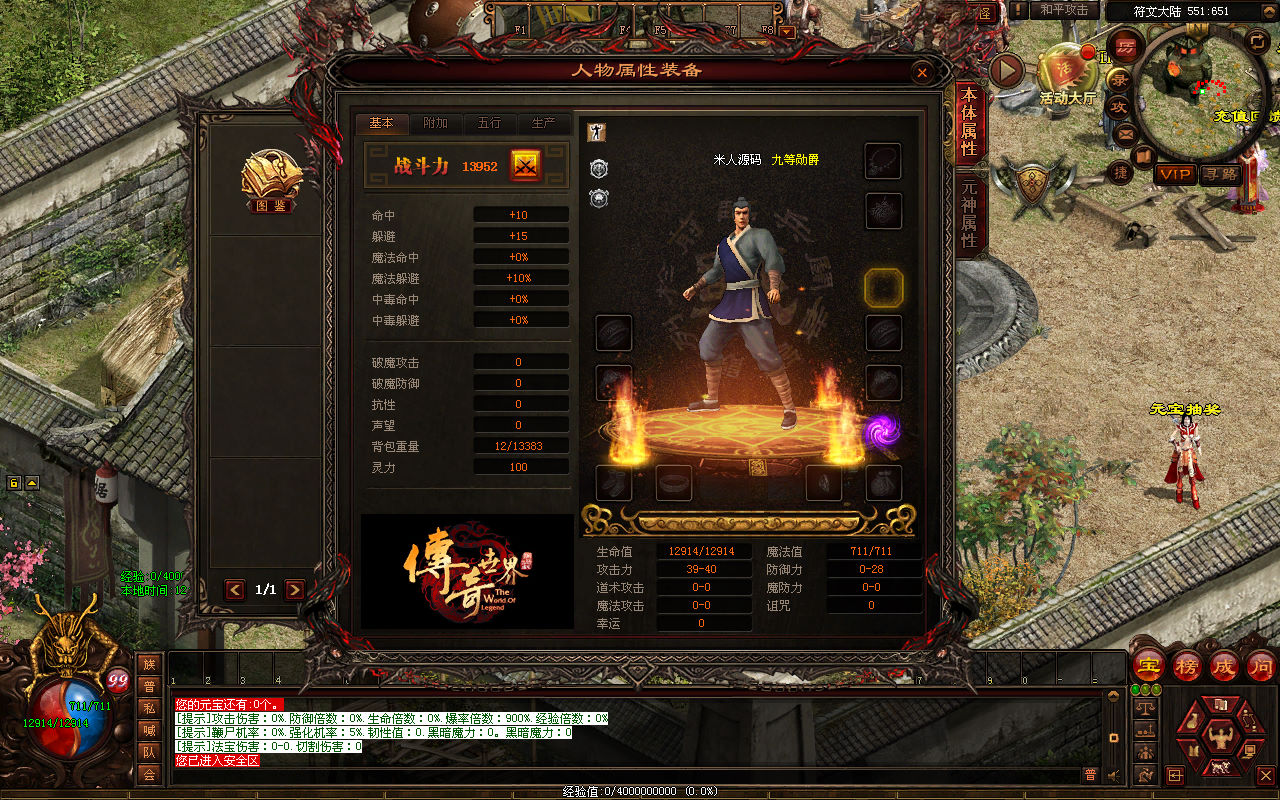Open the 五行 tab
The height and width of the screenshot is (800, 1280).
[489, 123]
